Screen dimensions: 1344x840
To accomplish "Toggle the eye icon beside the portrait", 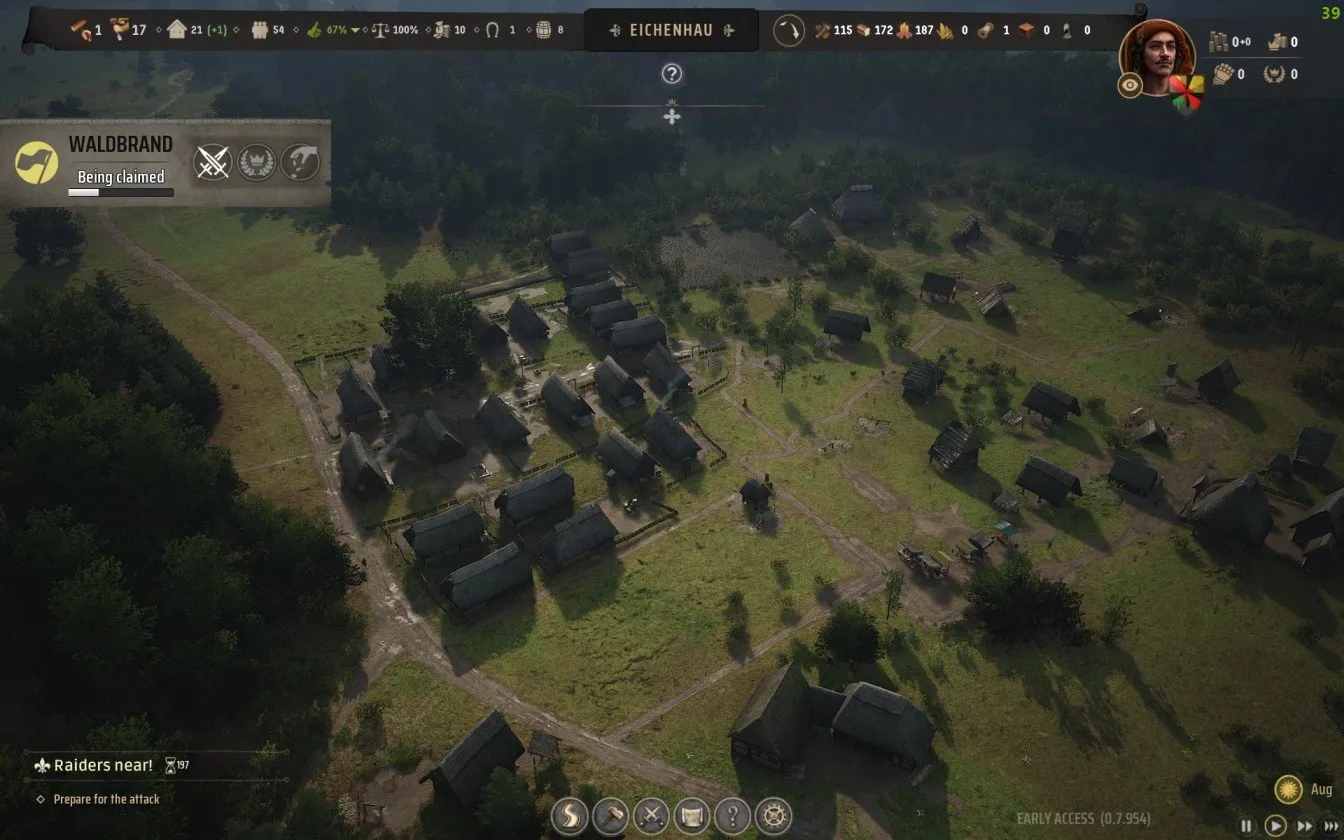I will 1130,86.
